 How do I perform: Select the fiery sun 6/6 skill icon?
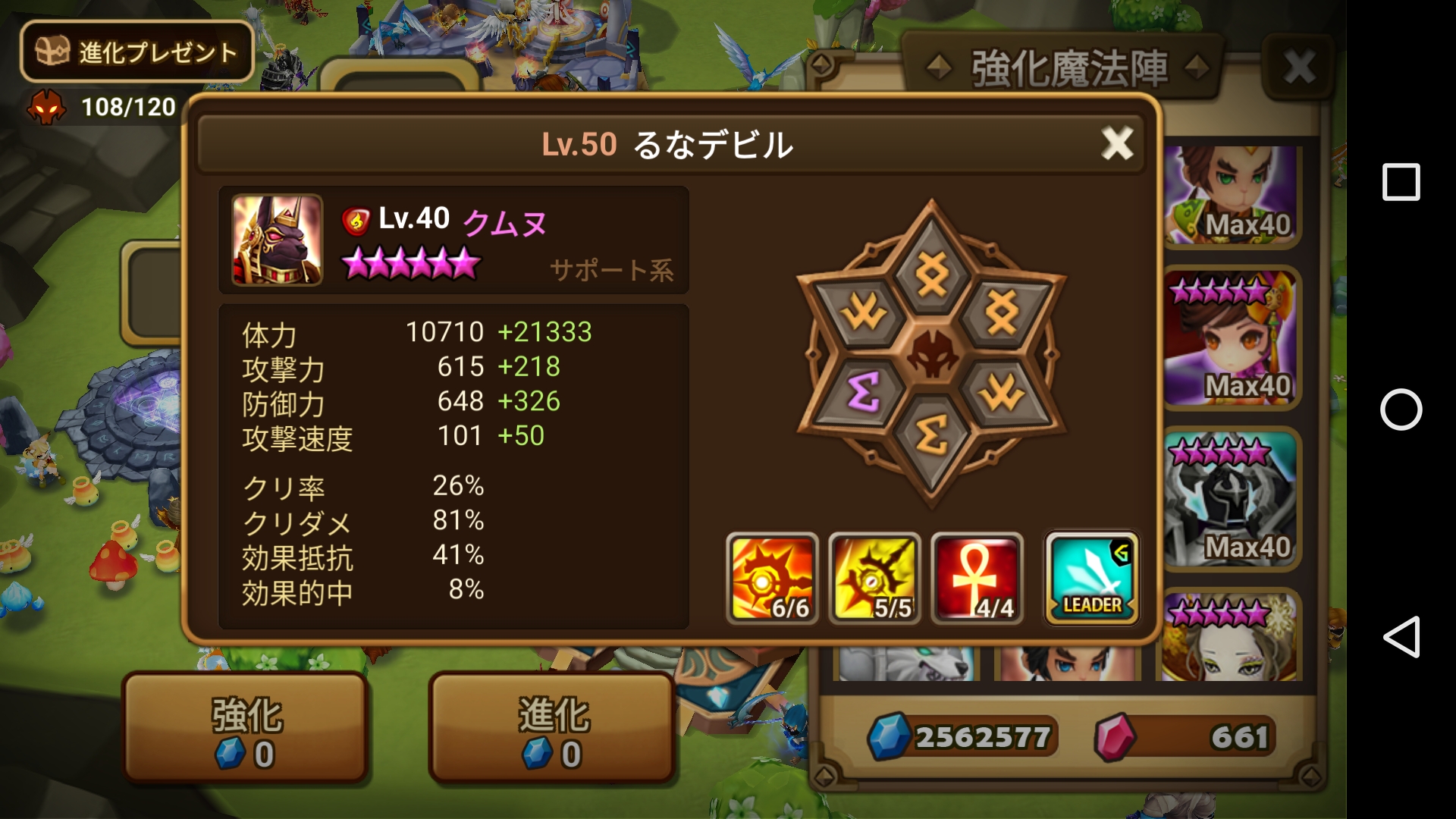coord(772,579)
